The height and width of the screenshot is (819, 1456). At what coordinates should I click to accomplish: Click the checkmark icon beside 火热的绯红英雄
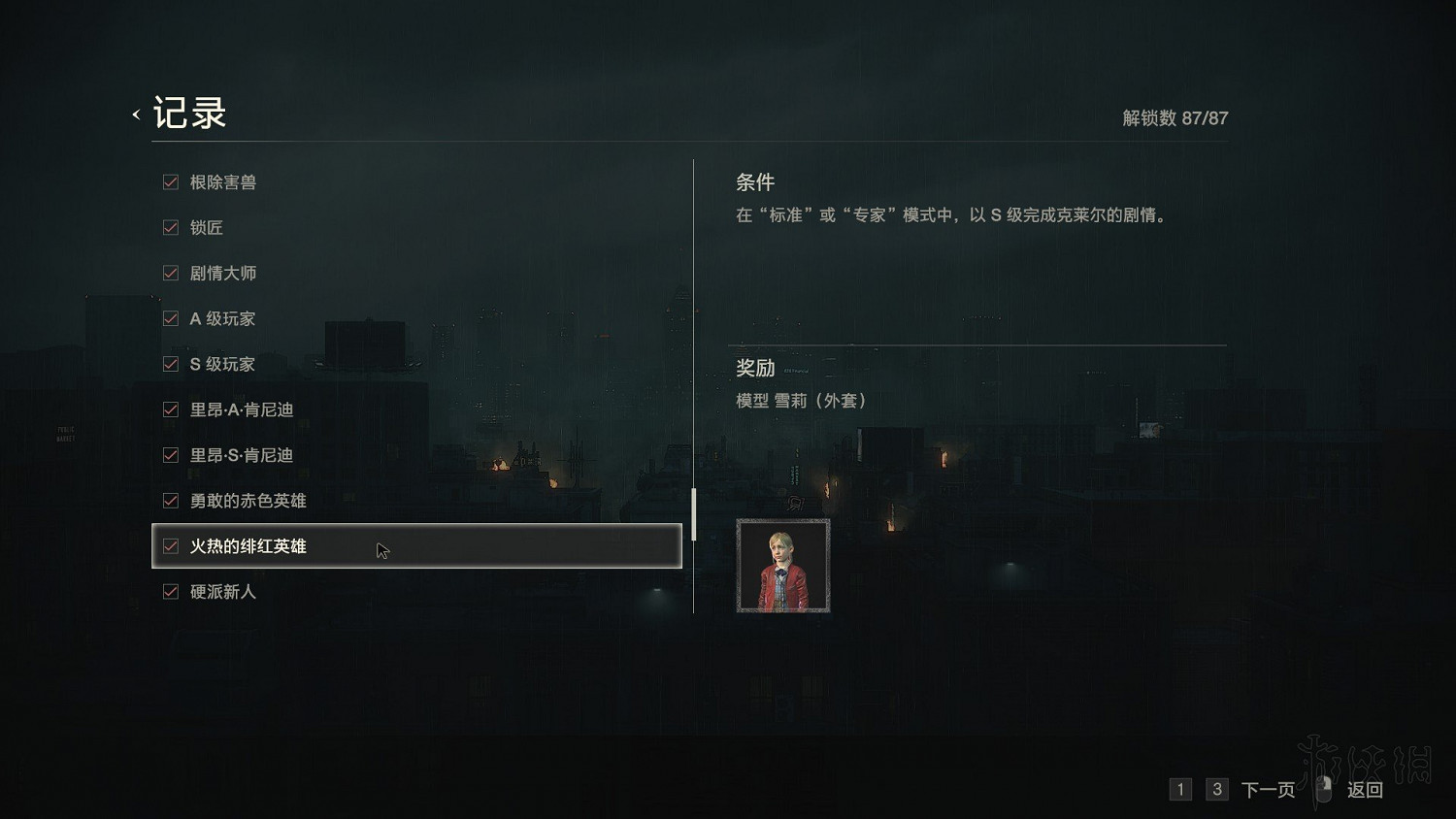[171, 546]
